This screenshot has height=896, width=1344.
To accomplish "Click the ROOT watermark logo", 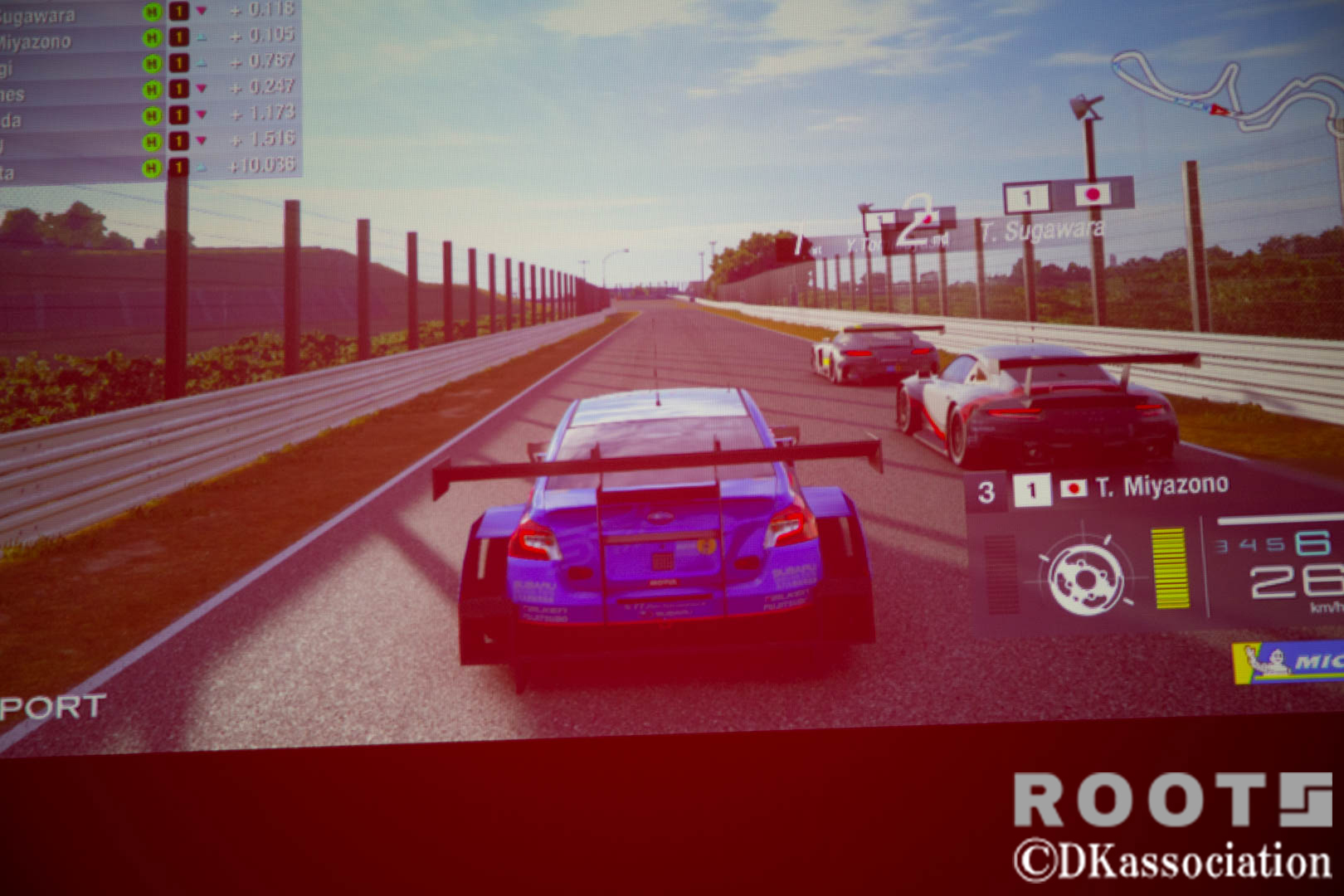I will 1171,800.
